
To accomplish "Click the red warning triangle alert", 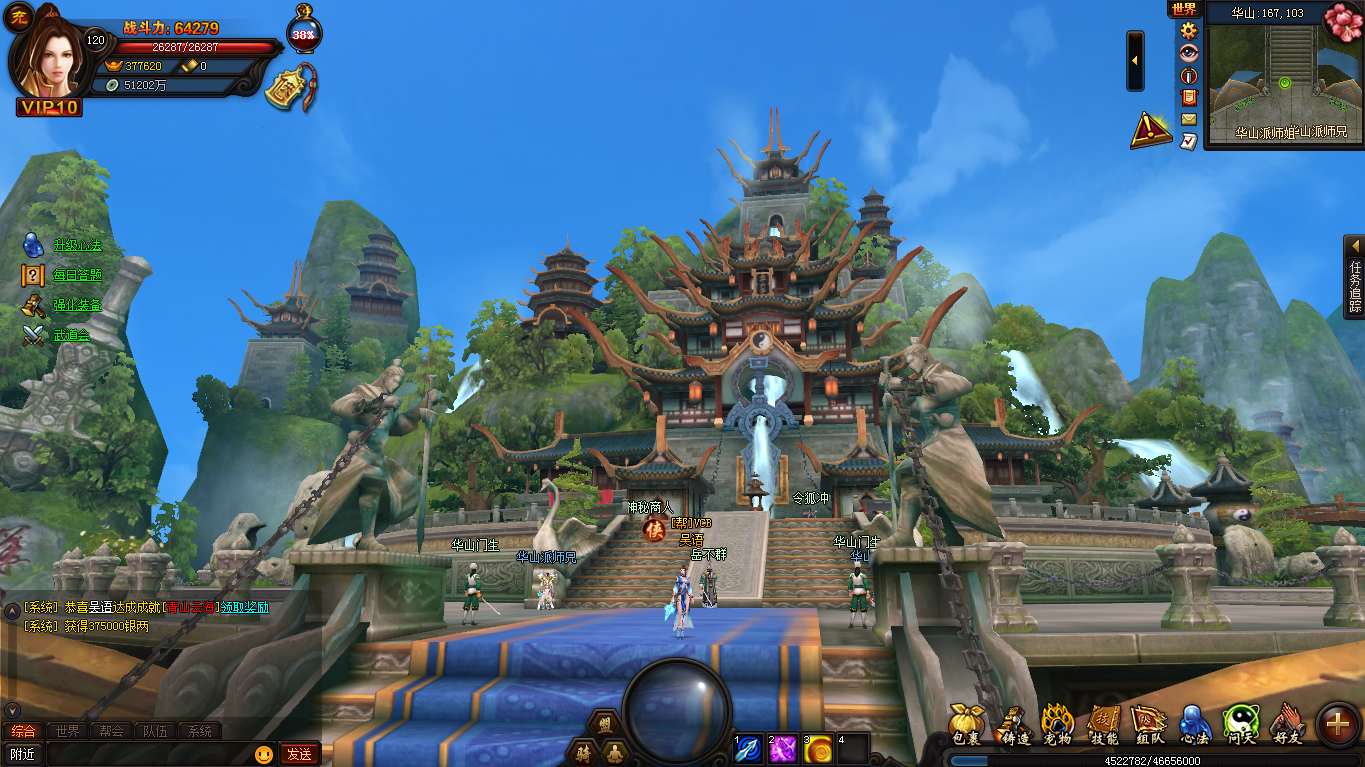I will click(x=1151, y=131).
